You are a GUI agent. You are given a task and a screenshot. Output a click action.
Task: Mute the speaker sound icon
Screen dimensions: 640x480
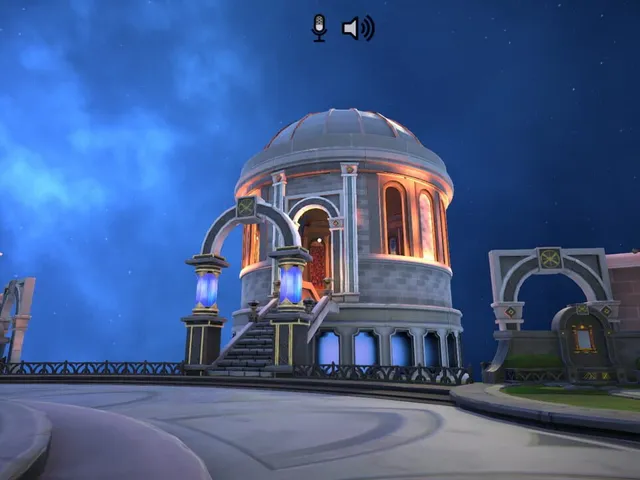point(357,28)
